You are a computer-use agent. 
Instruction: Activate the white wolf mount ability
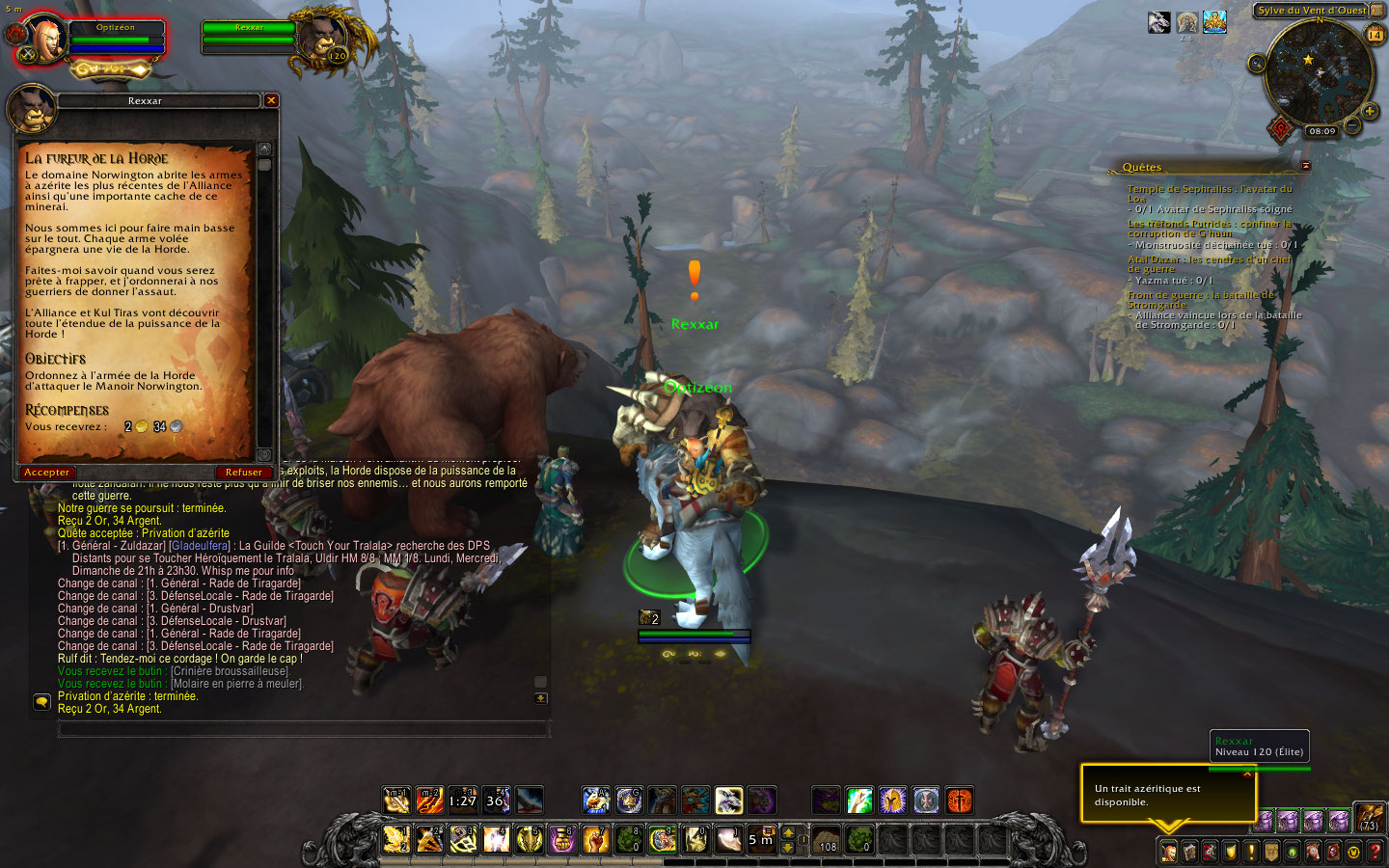(728, 800)
